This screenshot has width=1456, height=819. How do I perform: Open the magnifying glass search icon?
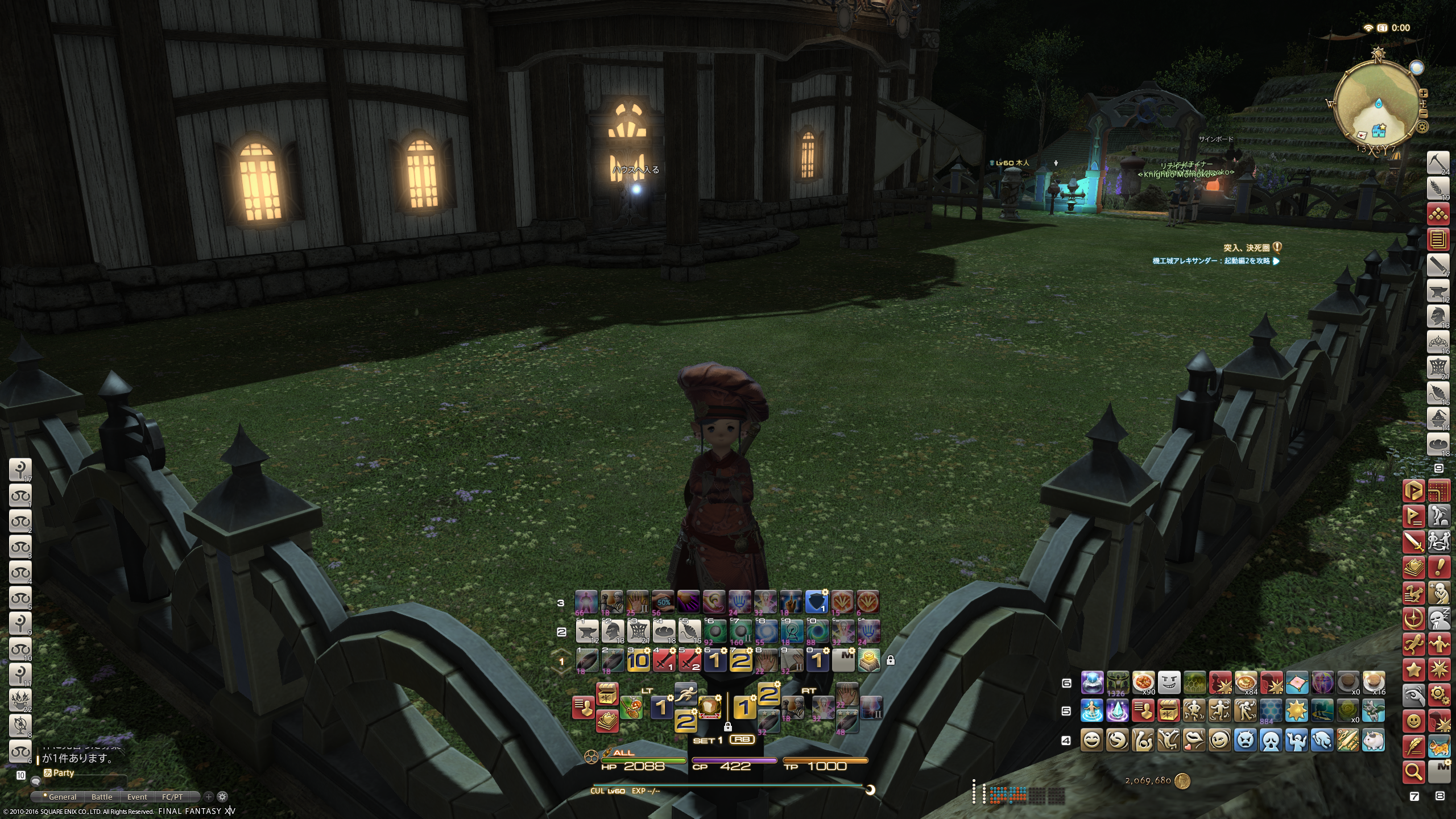click(1414, 772)
